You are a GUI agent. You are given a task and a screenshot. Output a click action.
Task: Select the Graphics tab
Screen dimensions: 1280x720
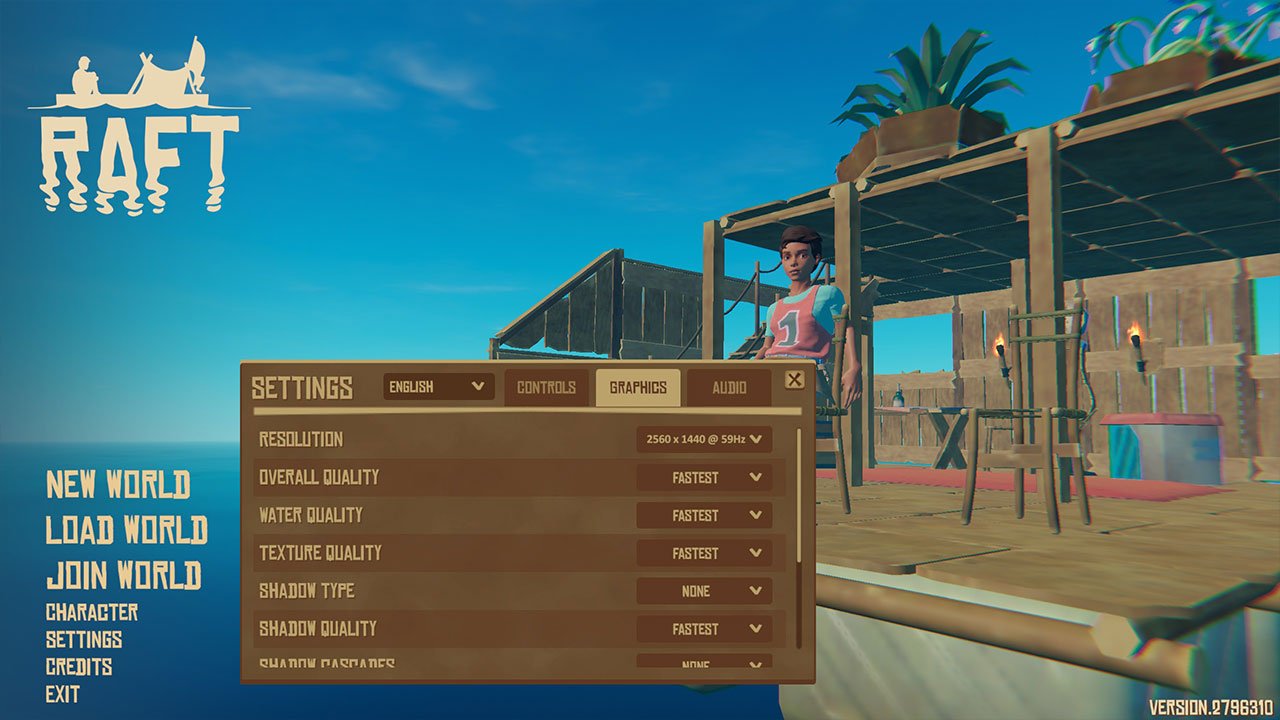coord(640,387)
